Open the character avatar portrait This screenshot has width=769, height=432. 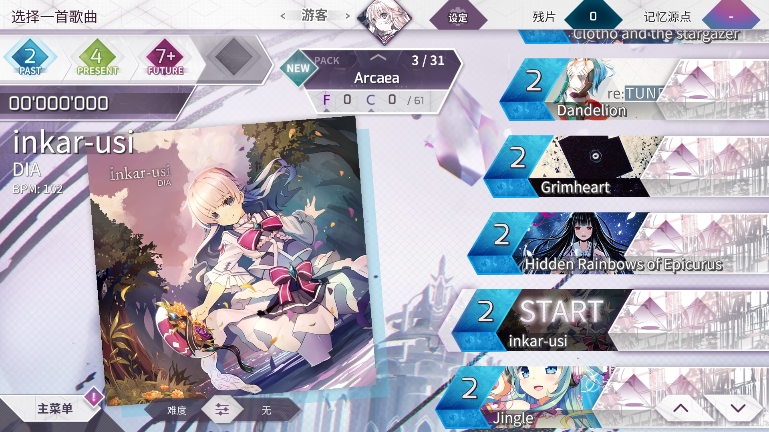click(385, 17)
